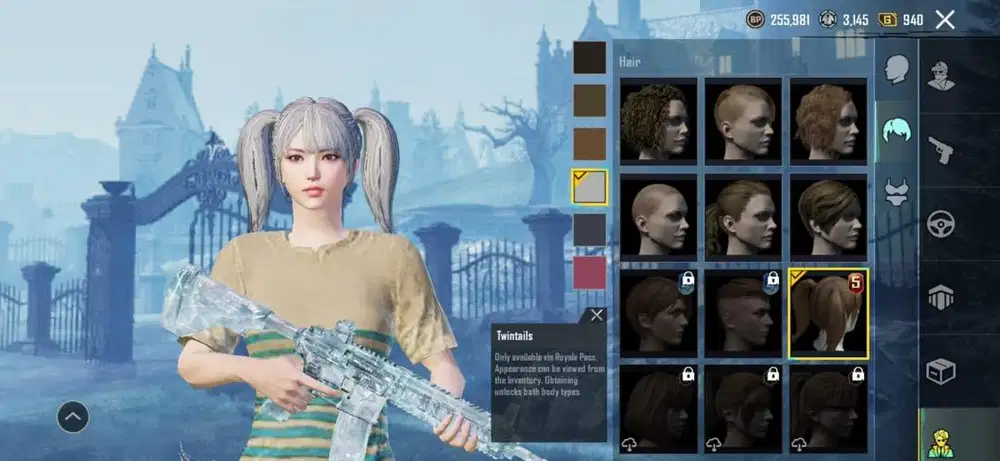Screen dimensions: 1000x461
Task: Choose the curly dark hair style
Action: click(x=658, y=122)
